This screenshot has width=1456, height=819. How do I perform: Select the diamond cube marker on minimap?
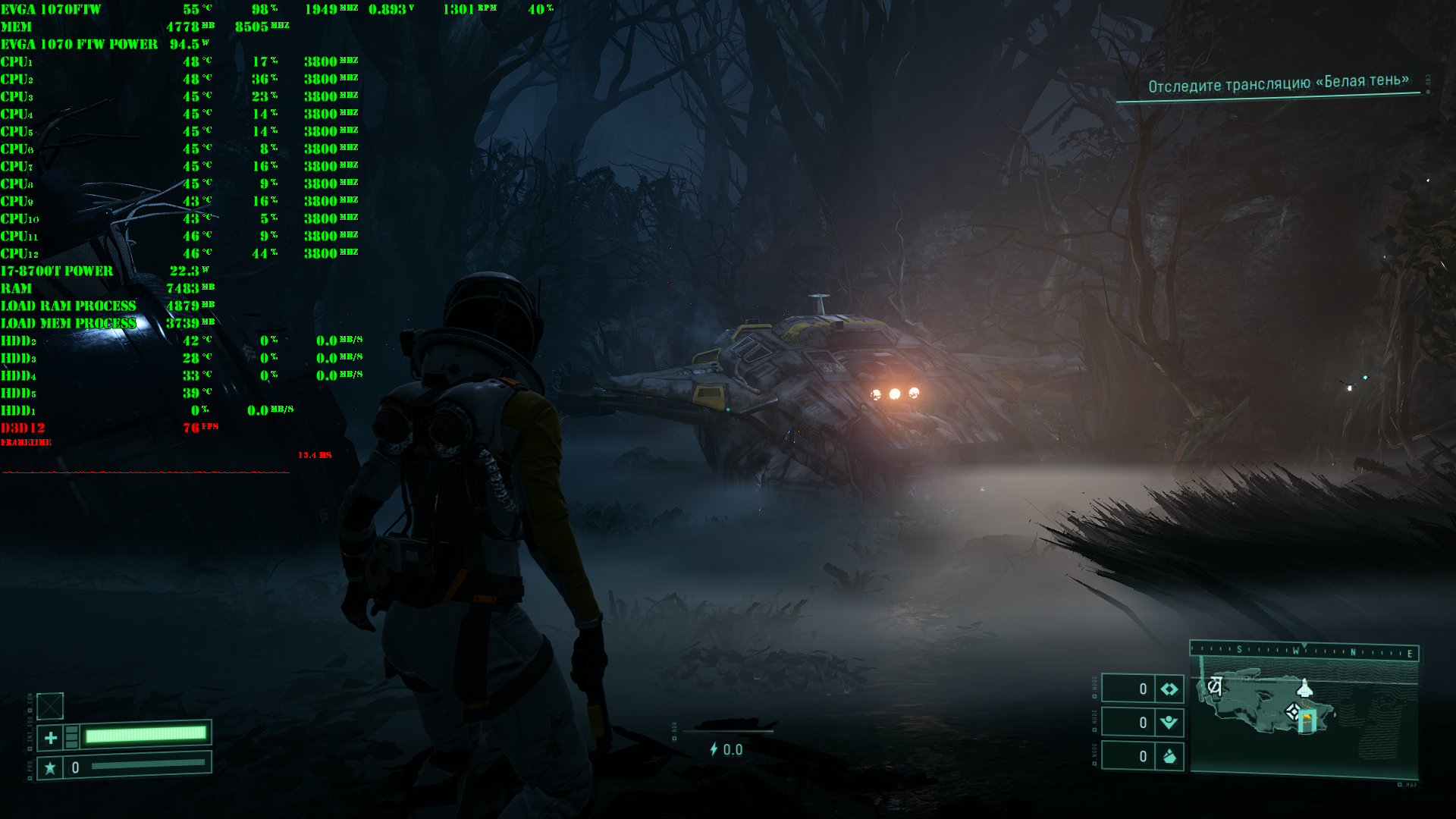pos(1292,711)
